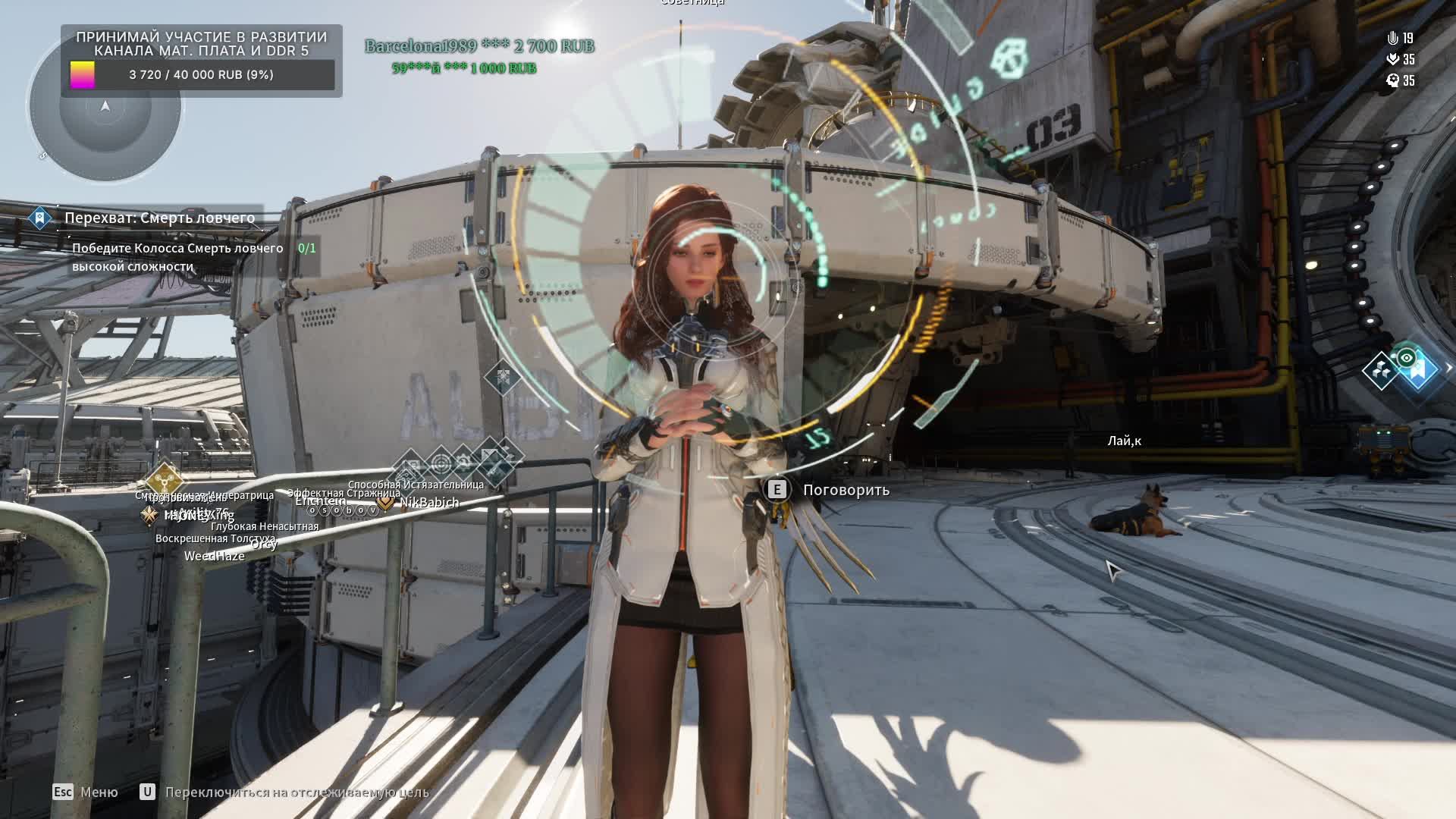Viewport: 1456px width, 819px height.
Task: Toggle the green eye tracking icon
Action: pyautogui.click(x=1407, y=357)
